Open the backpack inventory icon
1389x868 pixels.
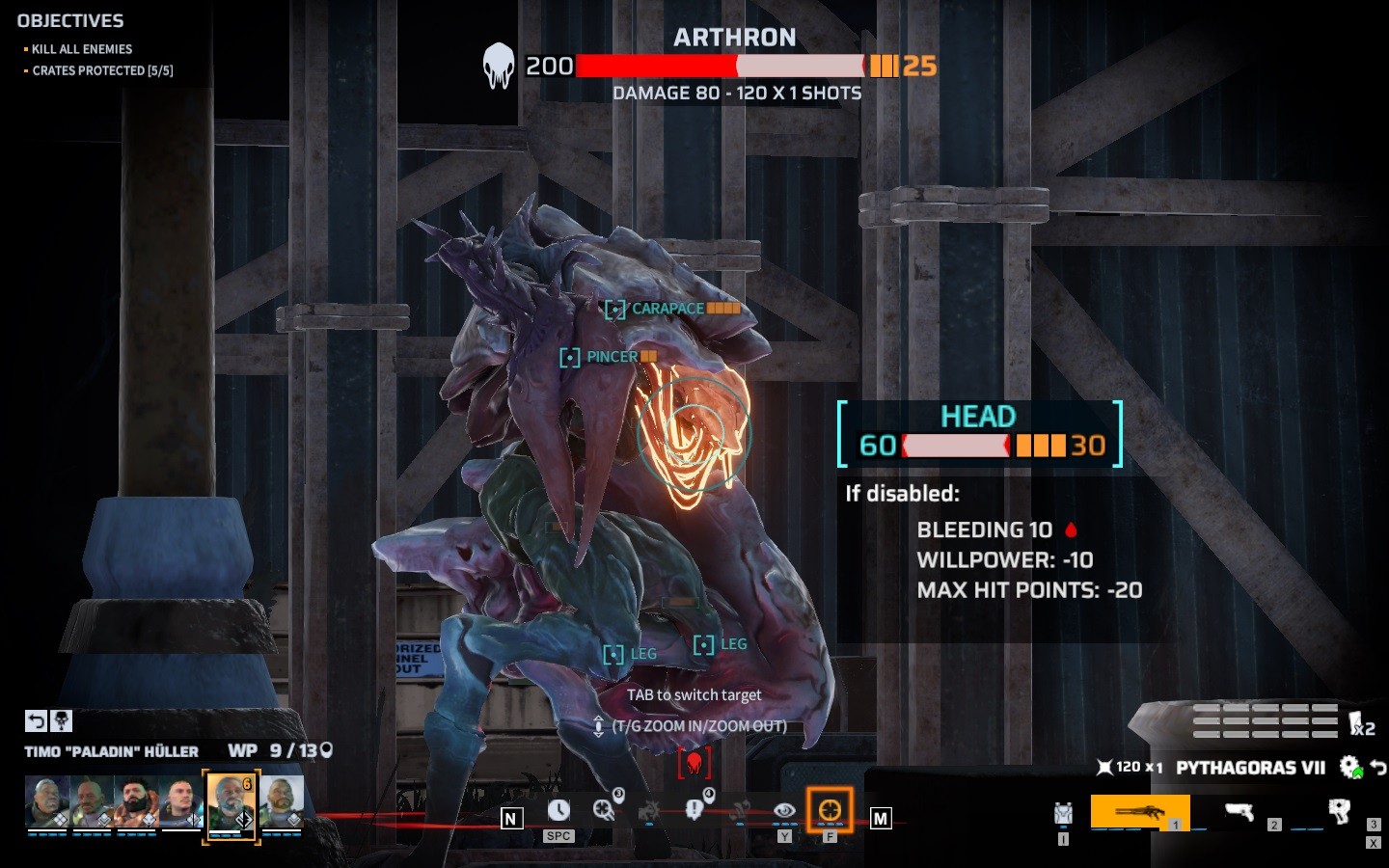point(1063,814)
